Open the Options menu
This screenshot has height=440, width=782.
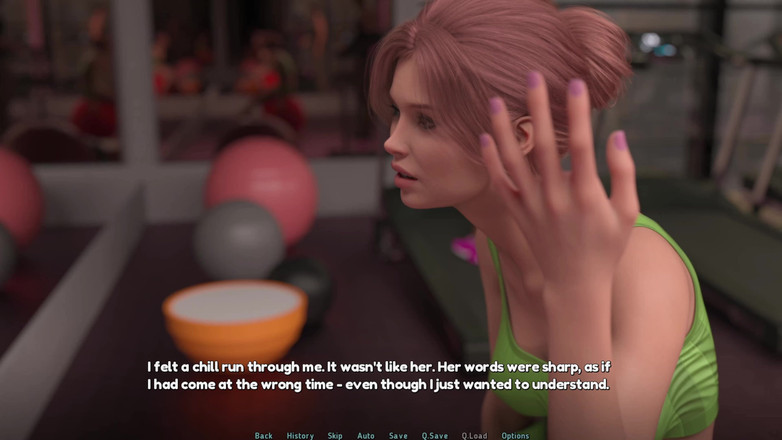coord(516,435)
